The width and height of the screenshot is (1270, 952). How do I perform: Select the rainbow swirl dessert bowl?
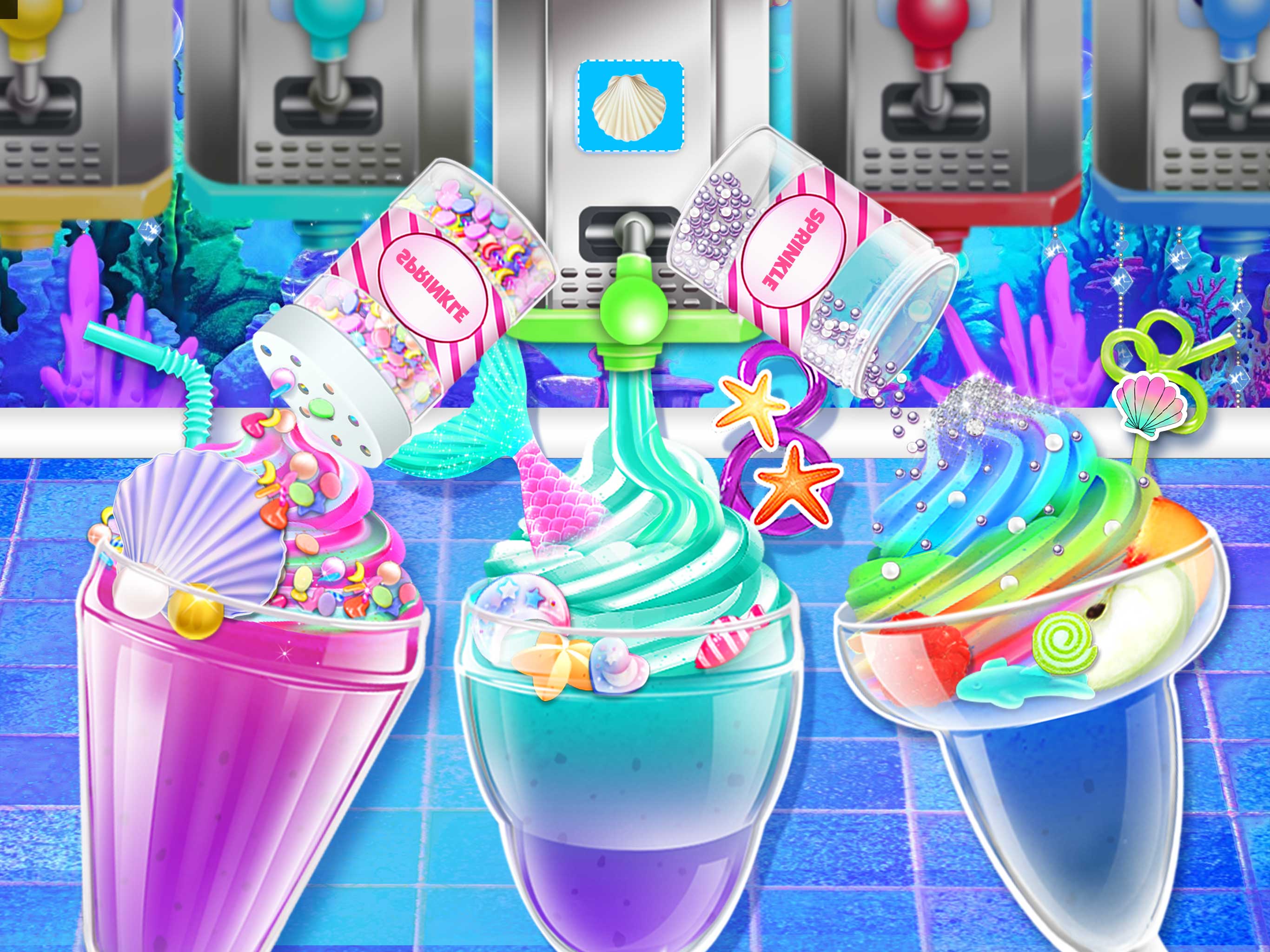point(1033,661)
